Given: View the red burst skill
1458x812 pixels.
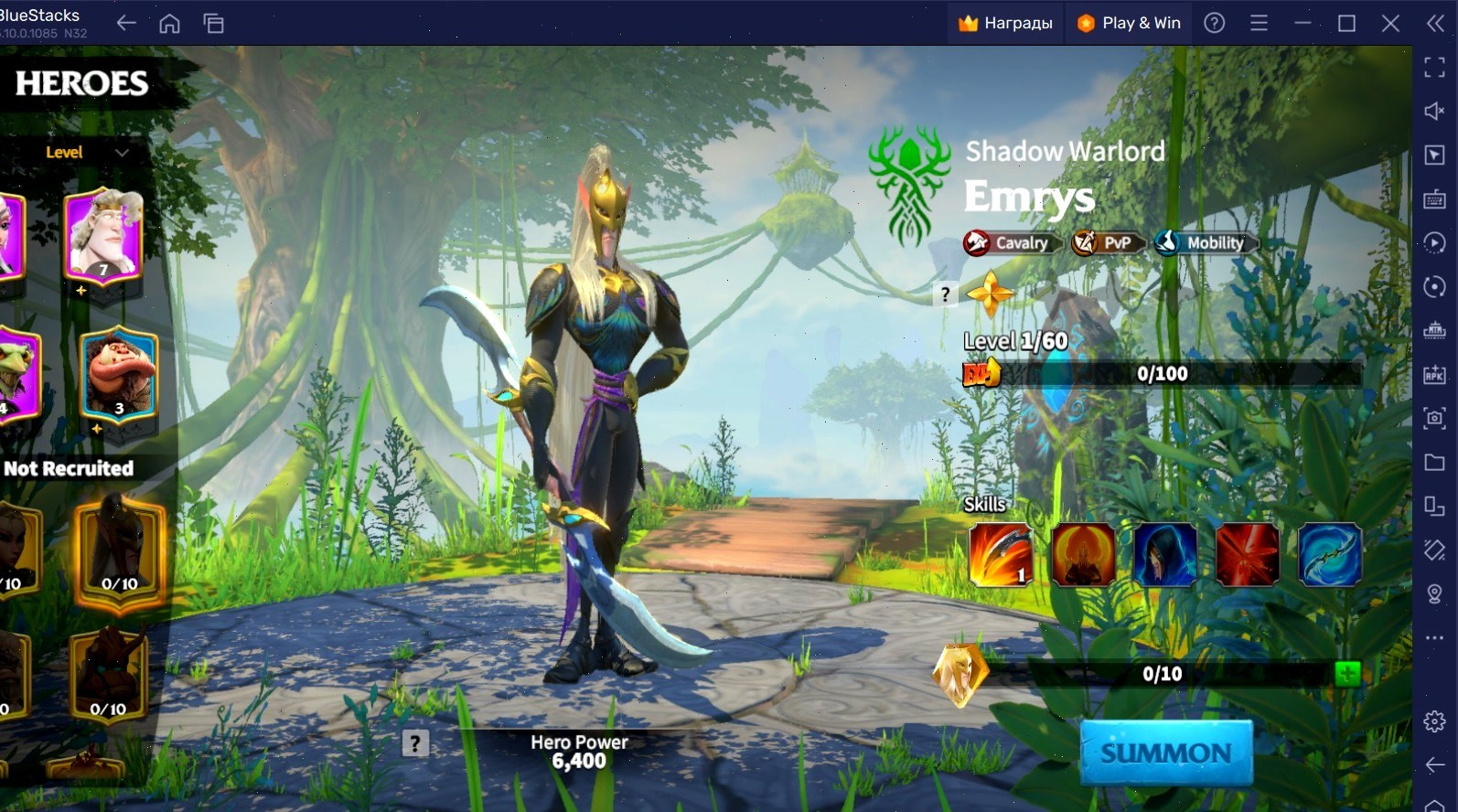Looking at the screenshot, I should click(x=1248, y=554).
